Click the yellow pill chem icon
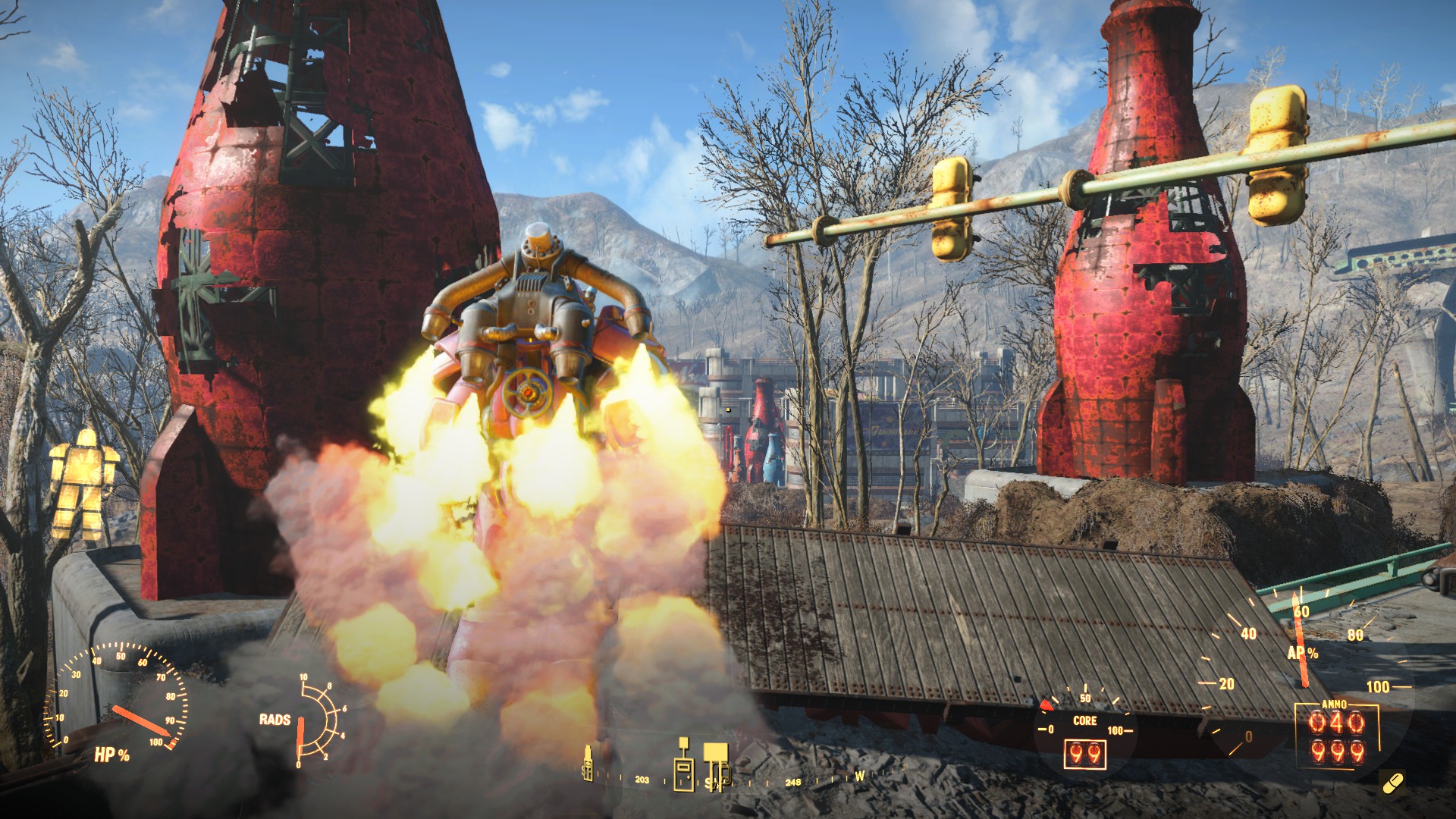Viewport: 1456px width, 819px height. coord(1393,783)
